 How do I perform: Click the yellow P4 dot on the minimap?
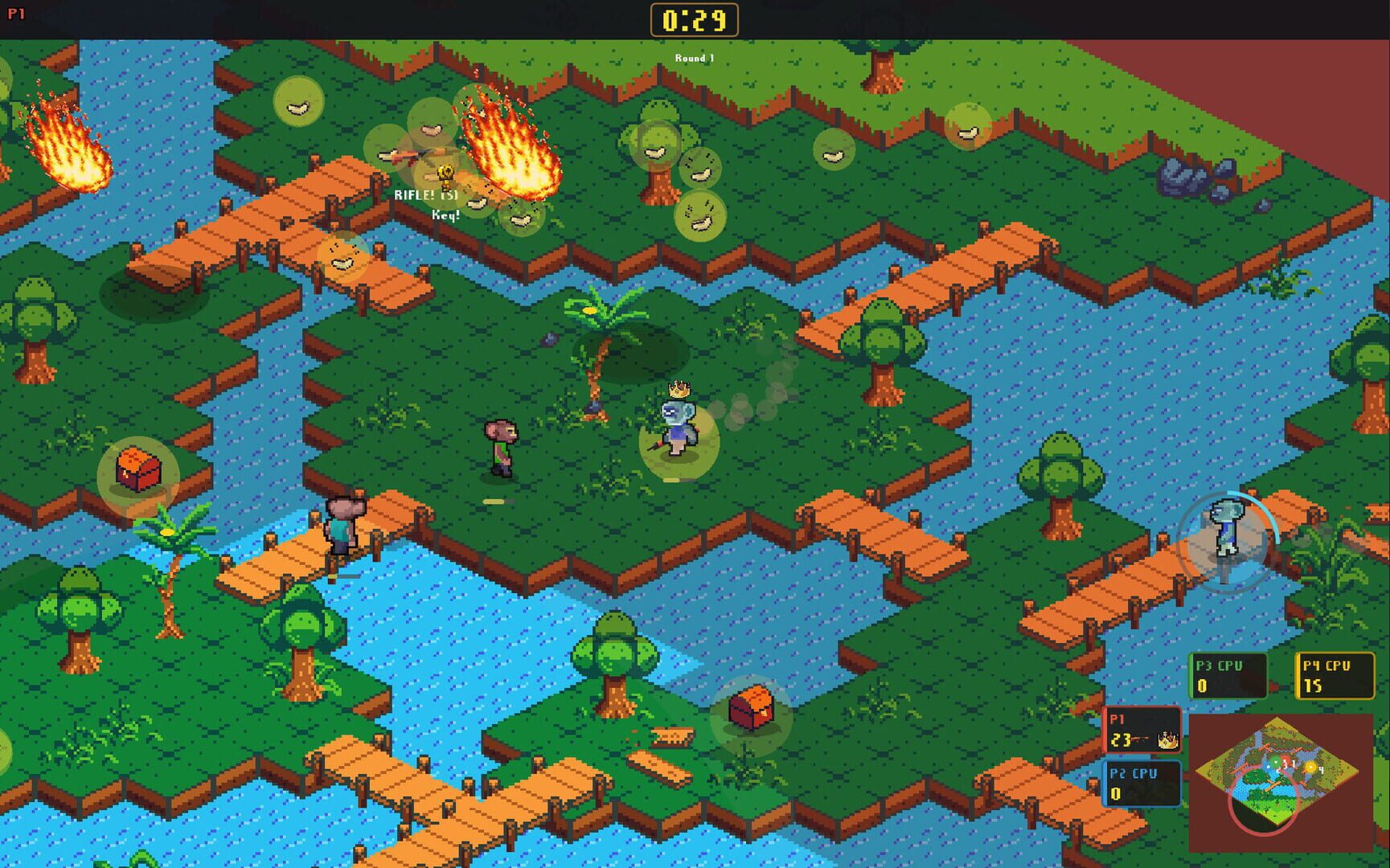click(x=1310, y=767)
